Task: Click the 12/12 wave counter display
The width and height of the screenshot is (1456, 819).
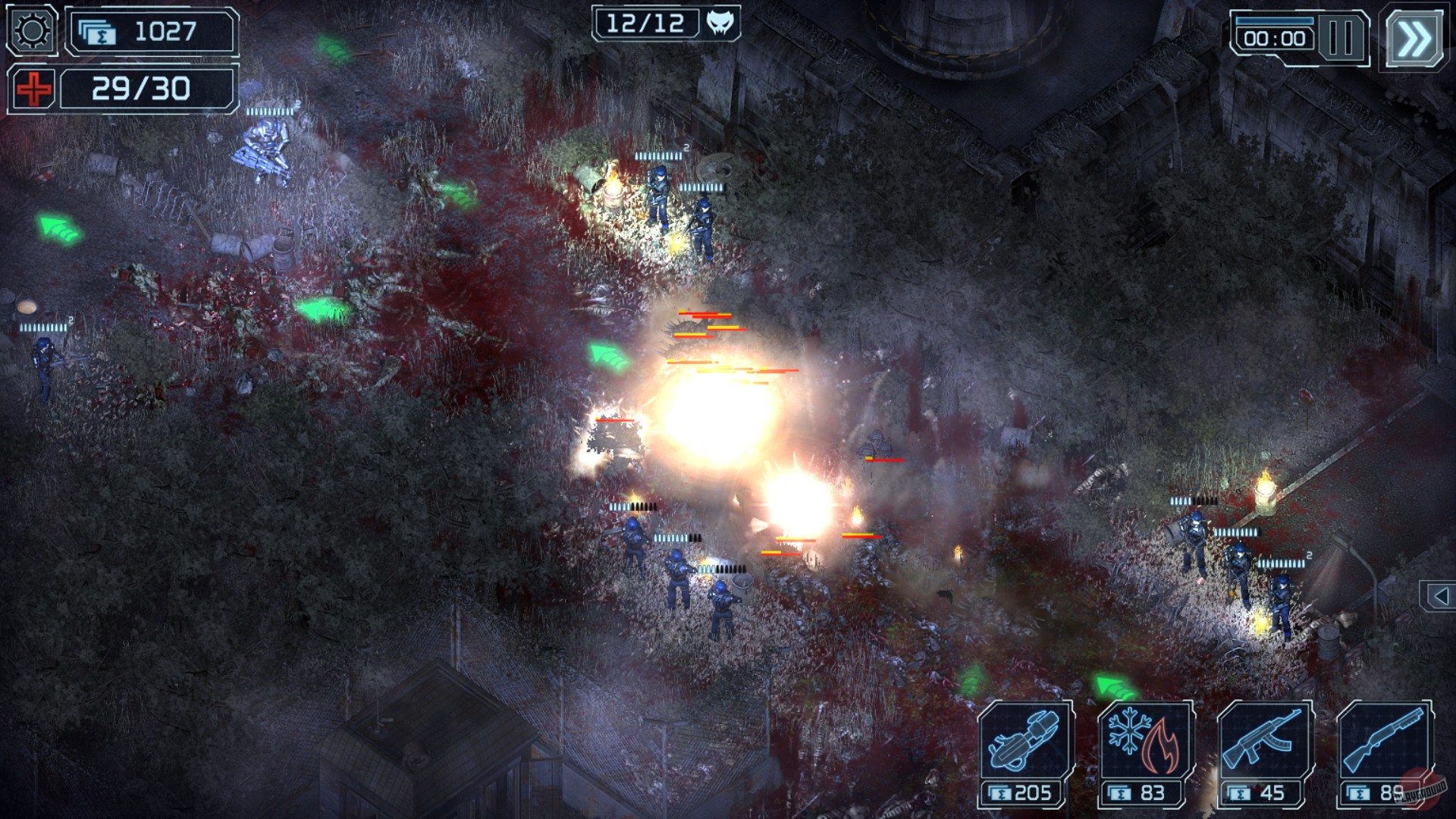Action: pyautogui.click(x=646, y=22)
